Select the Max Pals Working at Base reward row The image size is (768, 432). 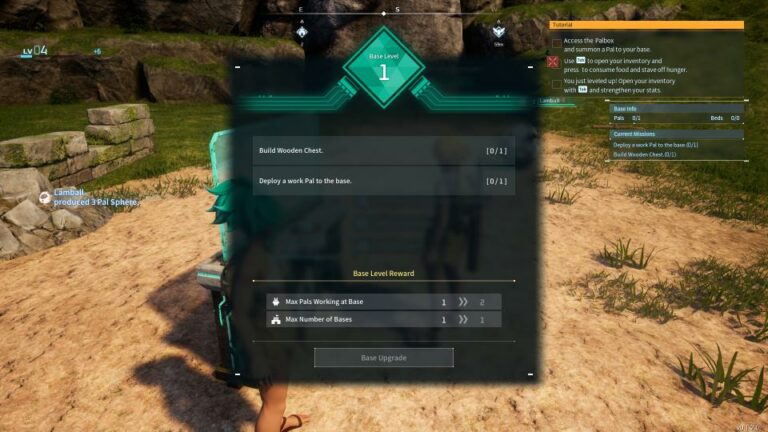[x=384, y=301]
